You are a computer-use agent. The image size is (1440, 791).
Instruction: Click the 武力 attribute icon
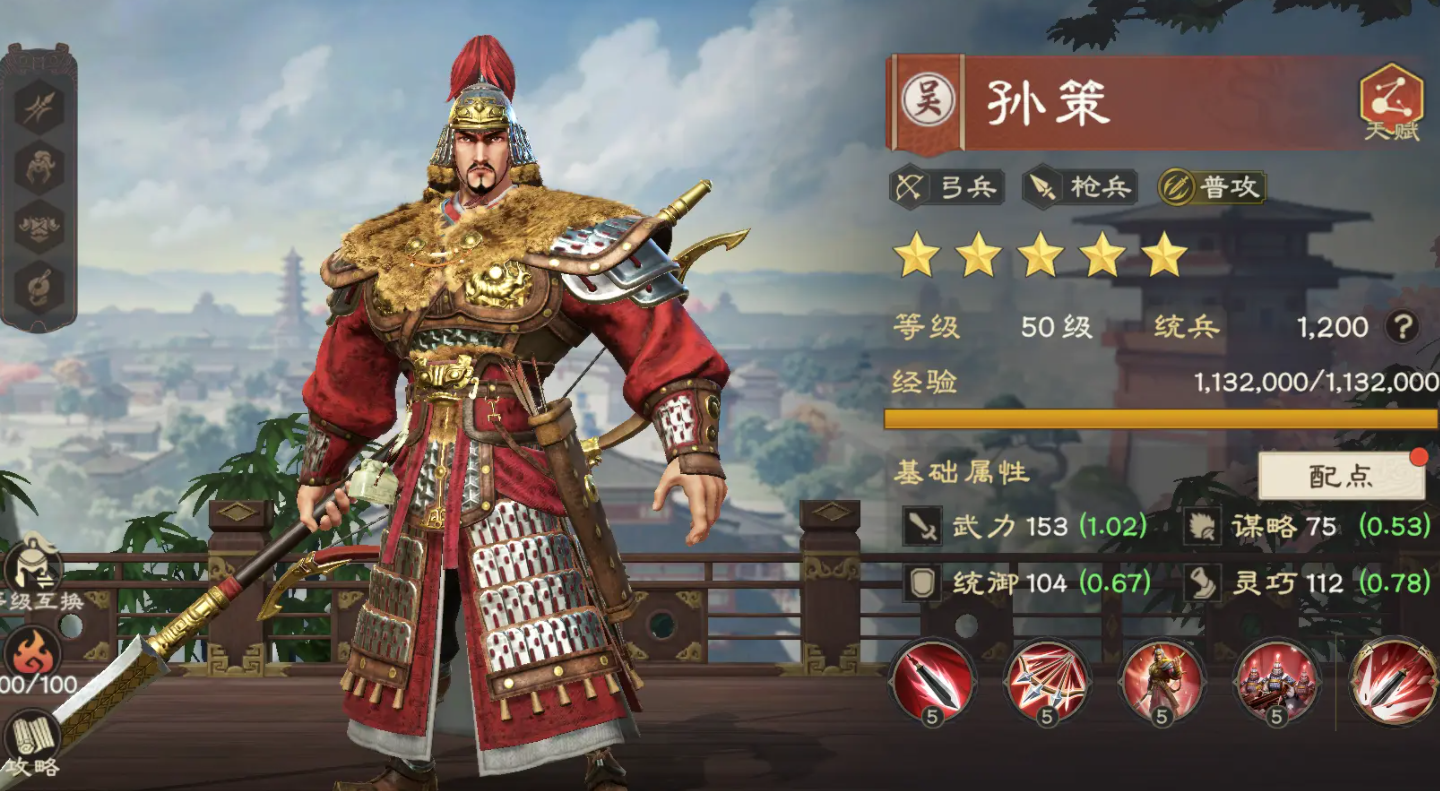coord(922,527)
